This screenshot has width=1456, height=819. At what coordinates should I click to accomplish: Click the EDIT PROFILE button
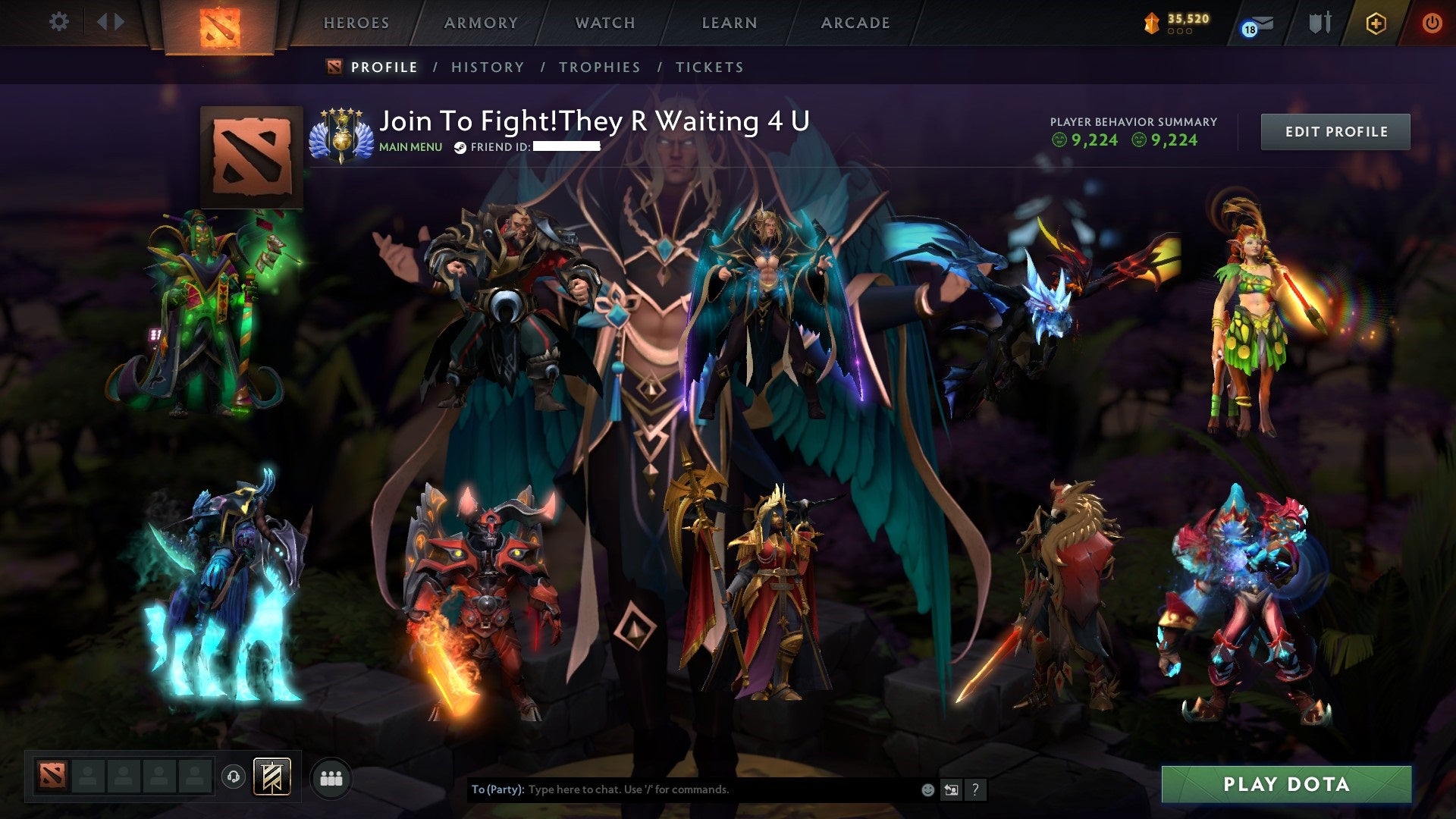(x=1335, y=131)
